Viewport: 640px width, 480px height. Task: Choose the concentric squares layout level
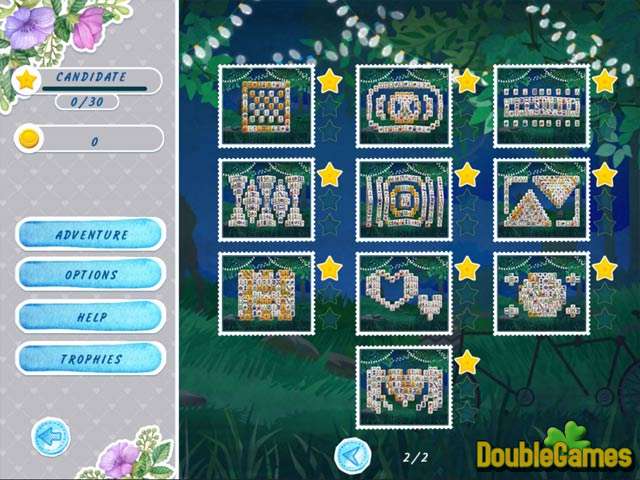click(403, 199)
